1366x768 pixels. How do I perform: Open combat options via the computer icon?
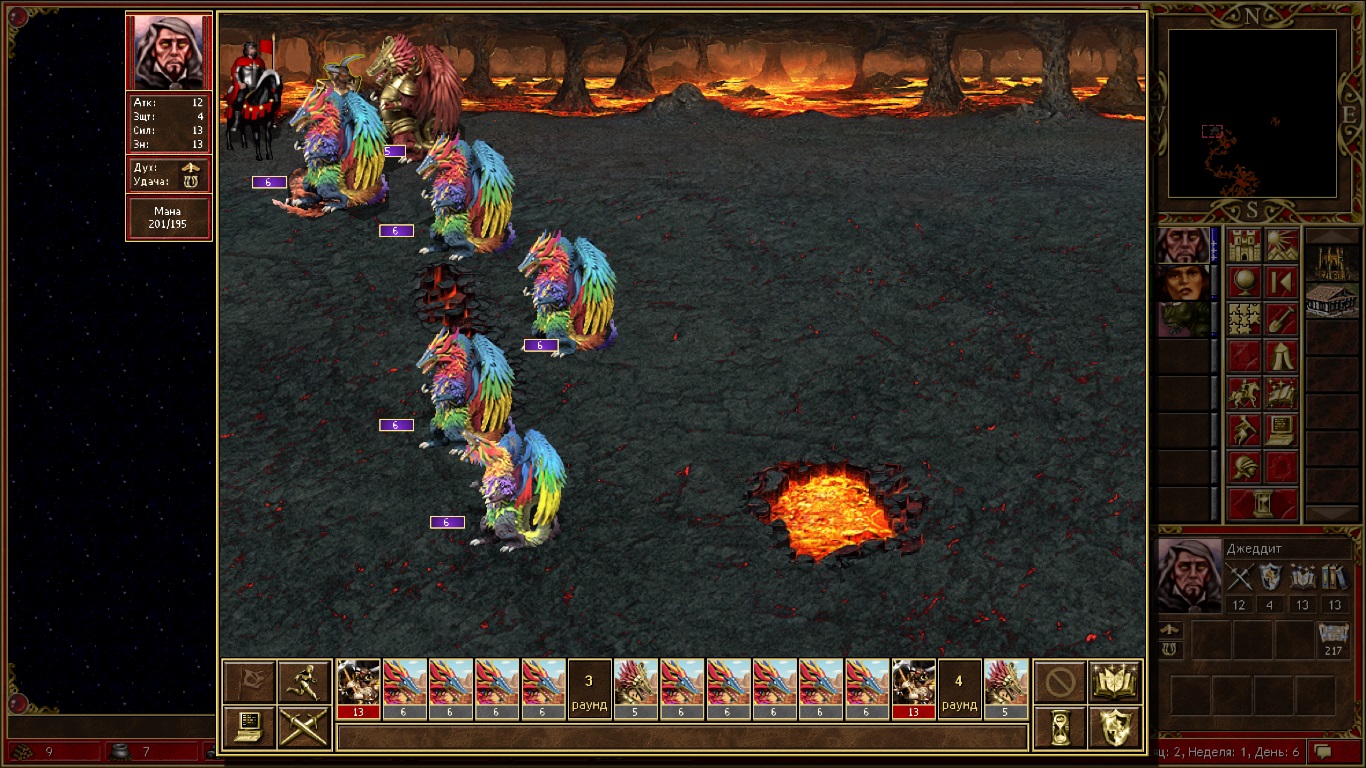pyautogui.click(x=250, y=727)
